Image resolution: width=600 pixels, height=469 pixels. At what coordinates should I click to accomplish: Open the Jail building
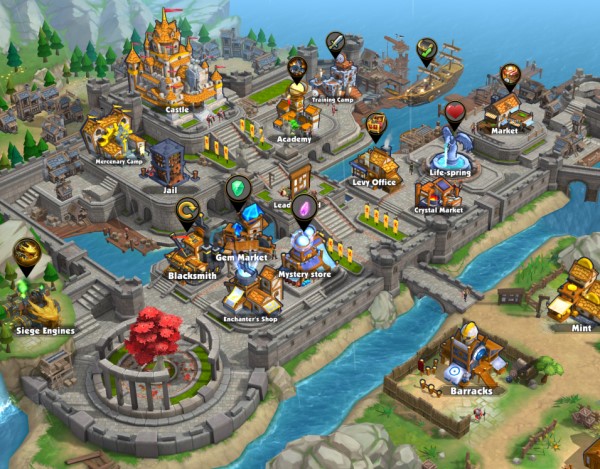pos(165,162)
